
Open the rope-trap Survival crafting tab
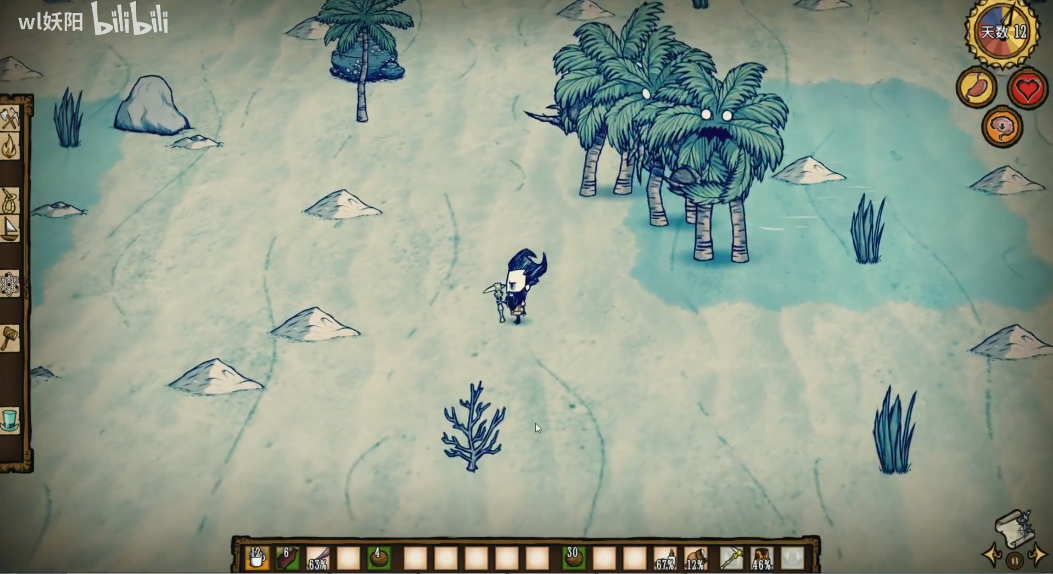(11, 201)
